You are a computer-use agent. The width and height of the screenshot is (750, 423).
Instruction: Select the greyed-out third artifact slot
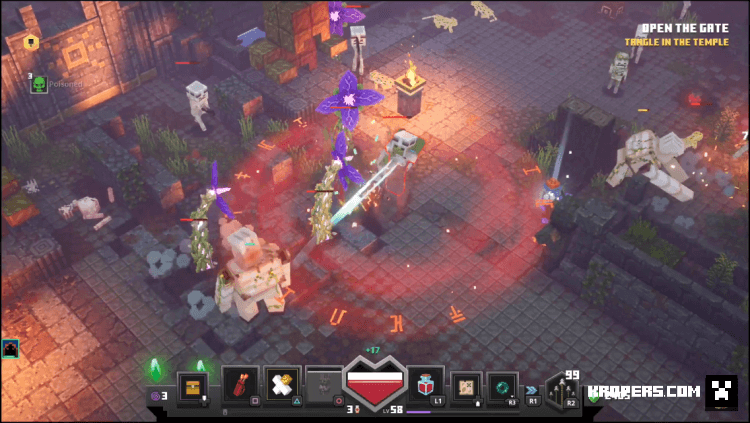pos(324,385)
